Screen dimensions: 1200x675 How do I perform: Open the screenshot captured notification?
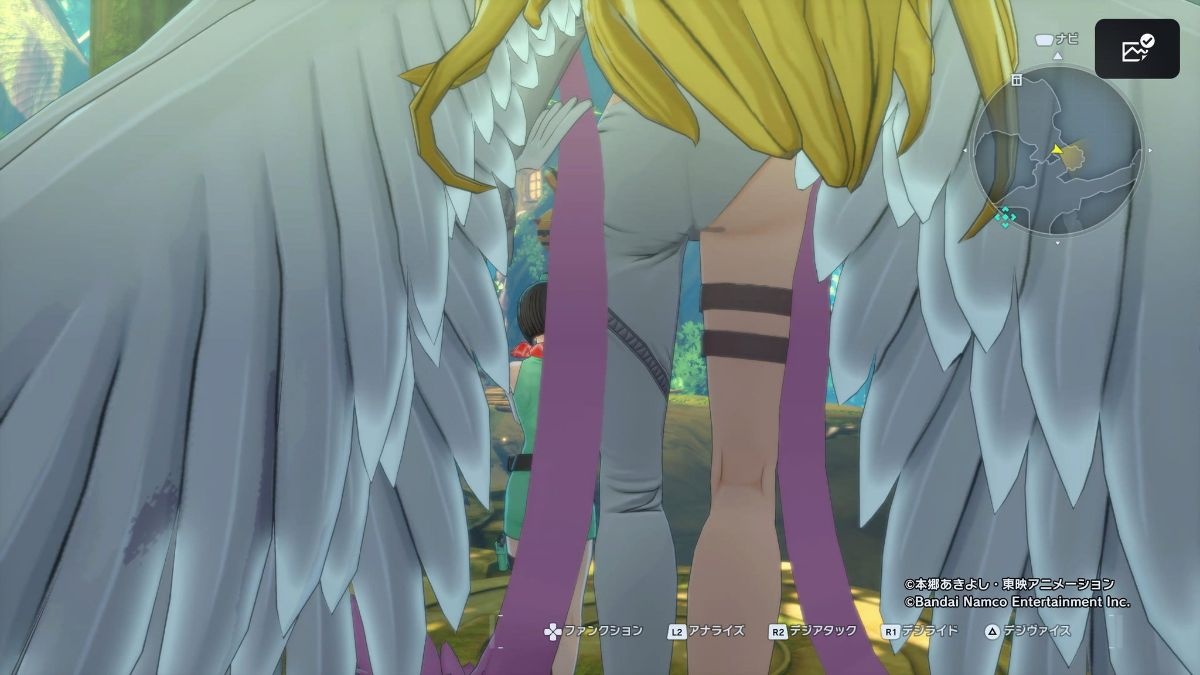pos(1137,49)
